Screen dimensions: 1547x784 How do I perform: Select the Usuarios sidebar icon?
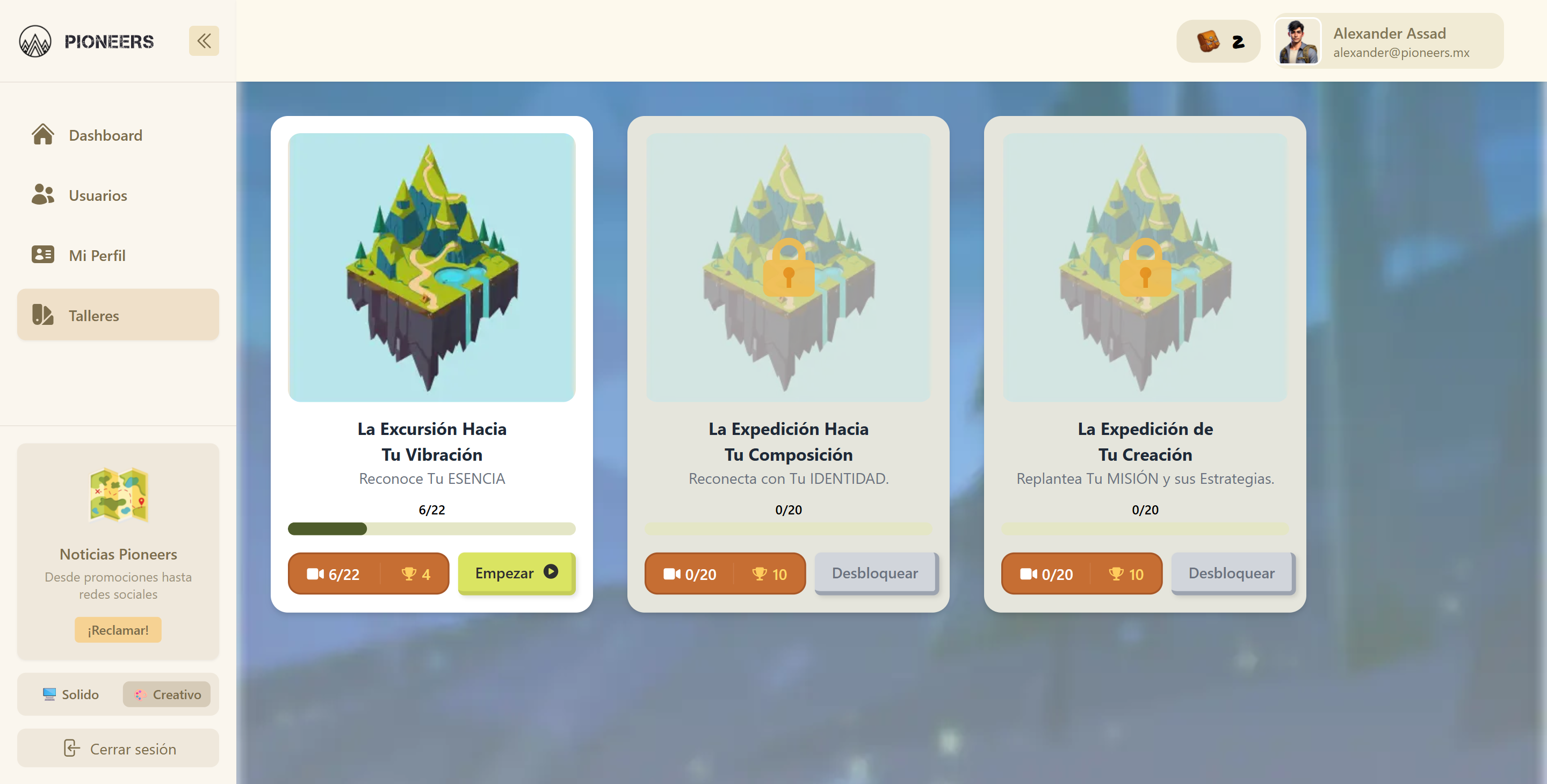click(42, 194)
